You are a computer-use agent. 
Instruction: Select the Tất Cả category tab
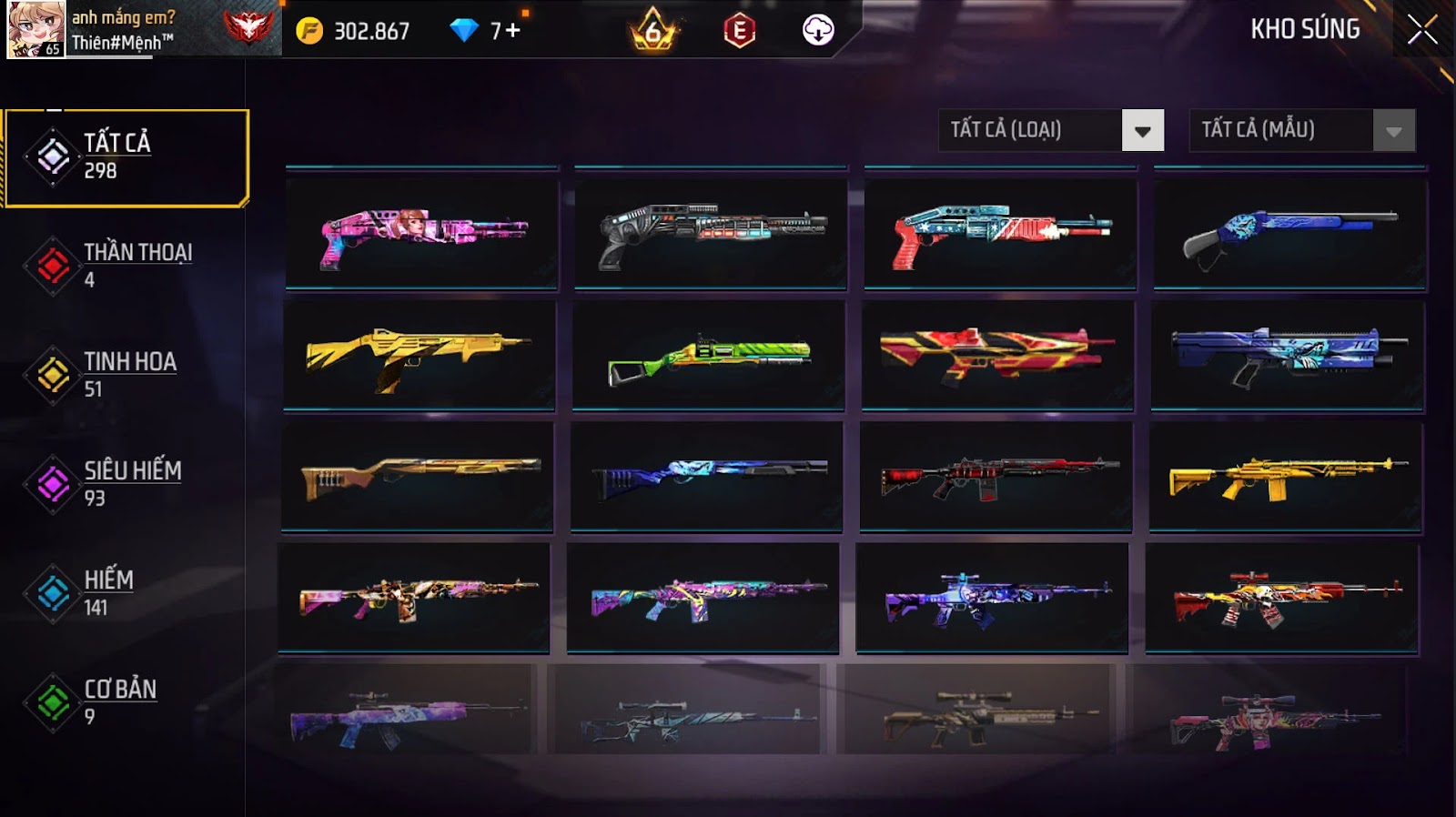(126, 158)
